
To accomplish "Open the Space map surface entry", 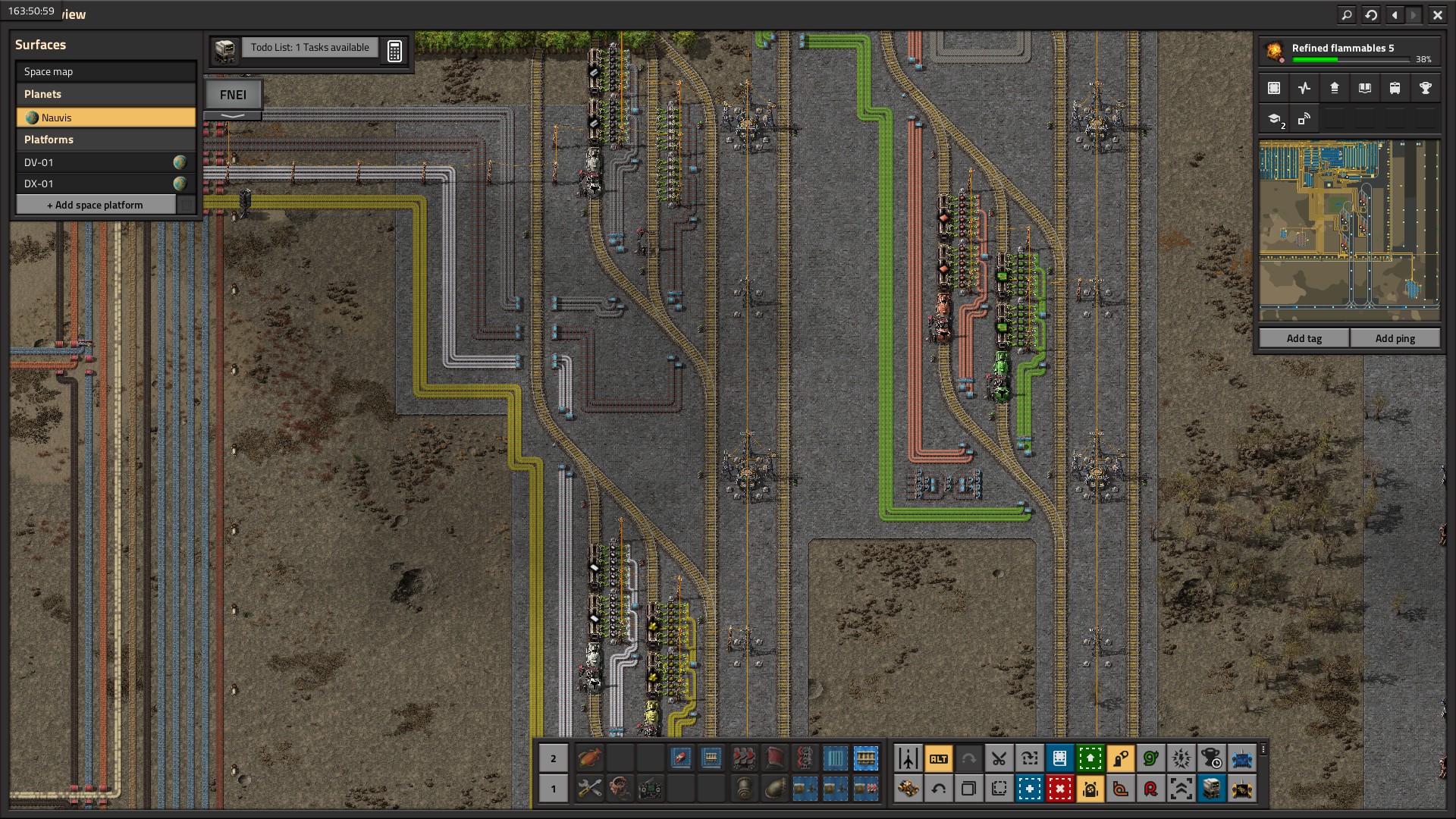I will (x=105, y=71).
